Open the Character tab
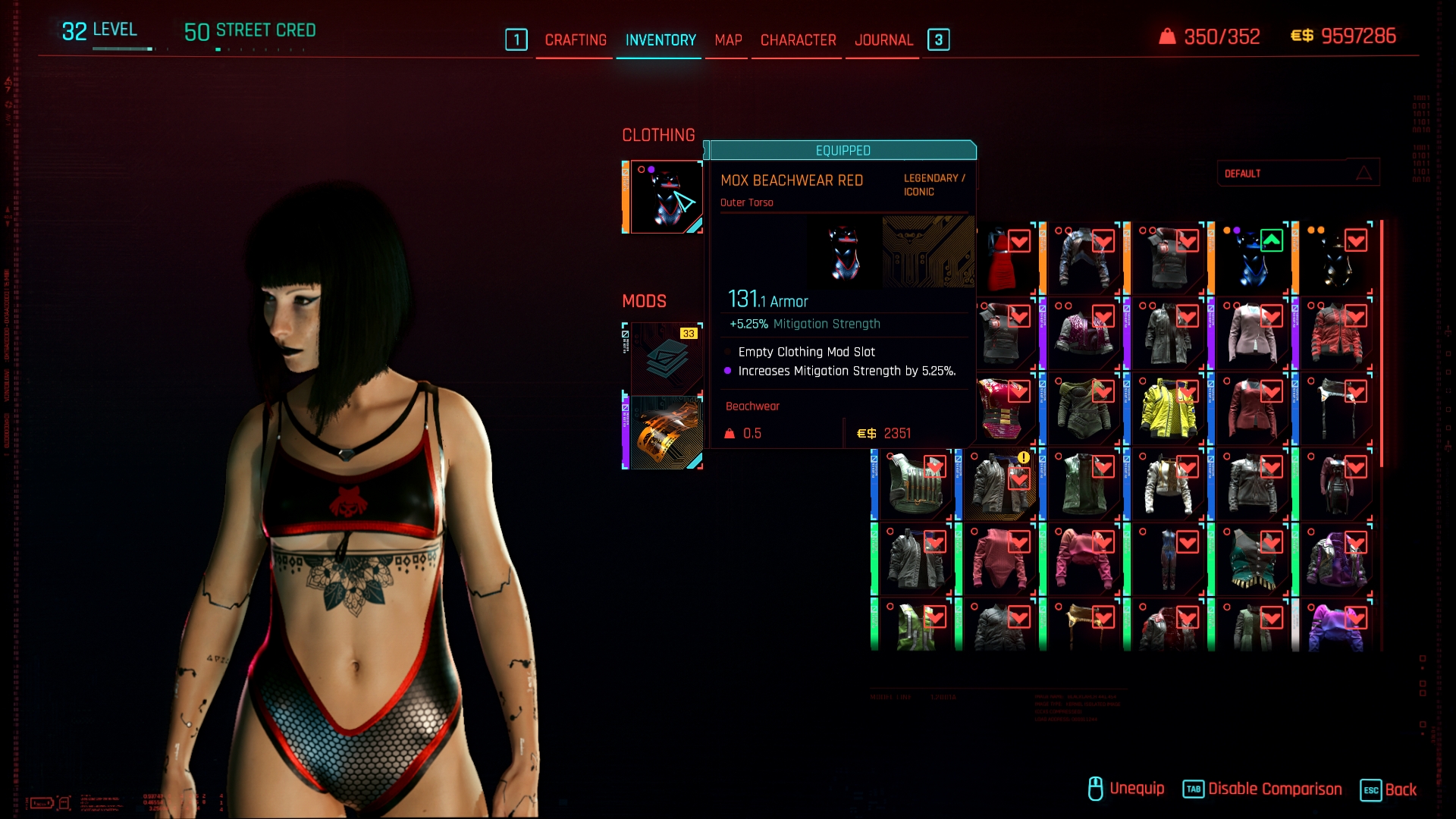Viewport: 1456px width, 819px height. point(798,40)
